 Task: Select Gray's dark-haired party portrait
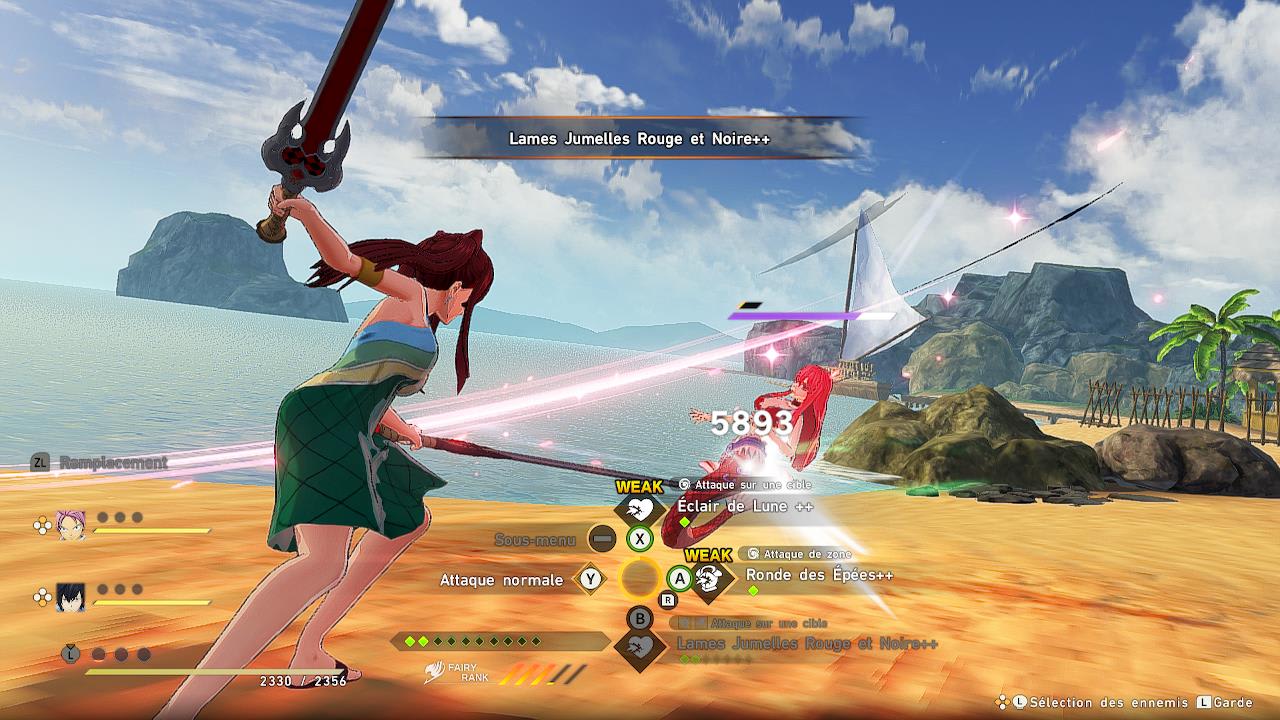coord(71,597)
